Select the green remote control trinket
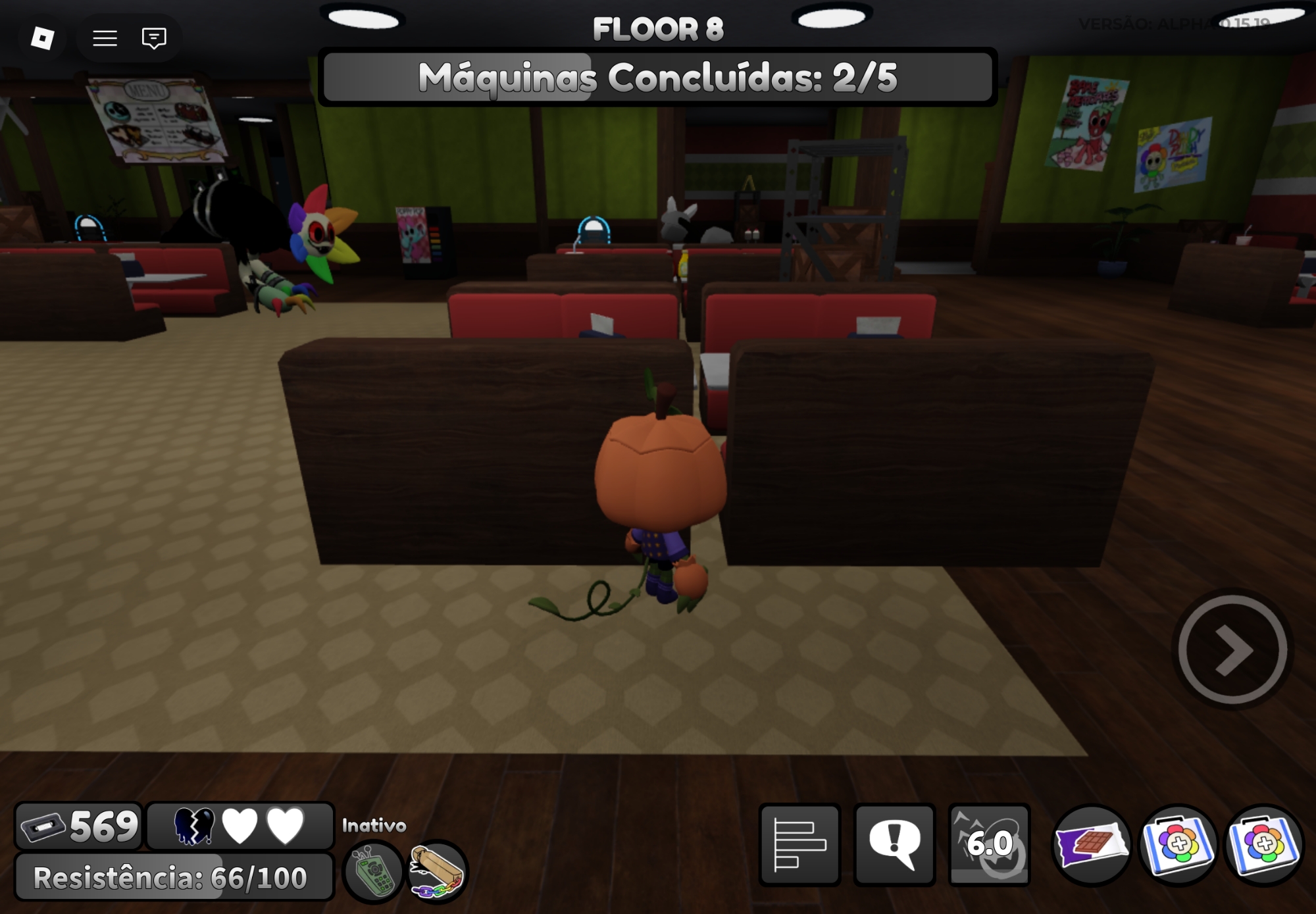 373,871
